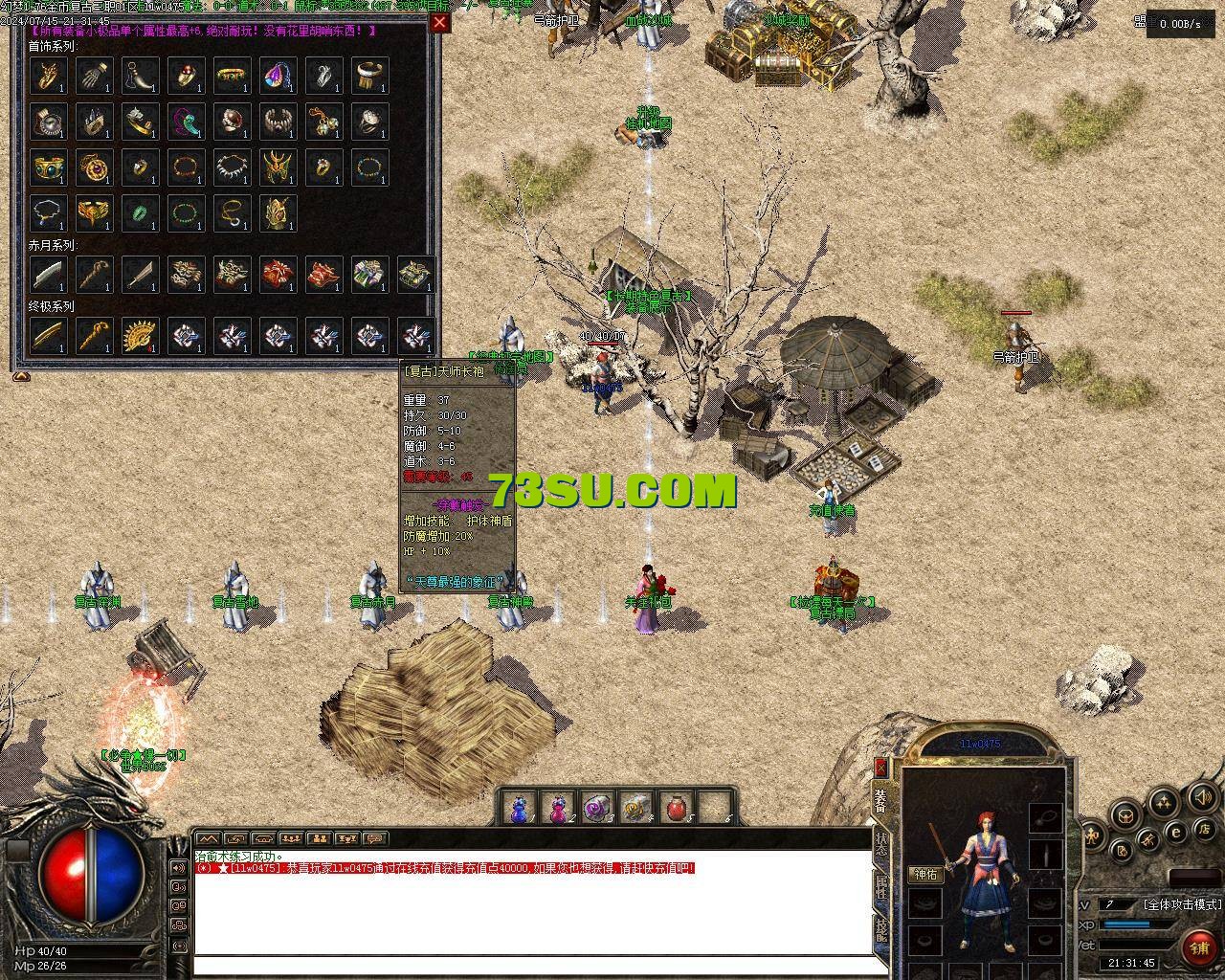The image size is (1225, 980).
Task: Choose the green jade ring item
Action: point(141,213)
